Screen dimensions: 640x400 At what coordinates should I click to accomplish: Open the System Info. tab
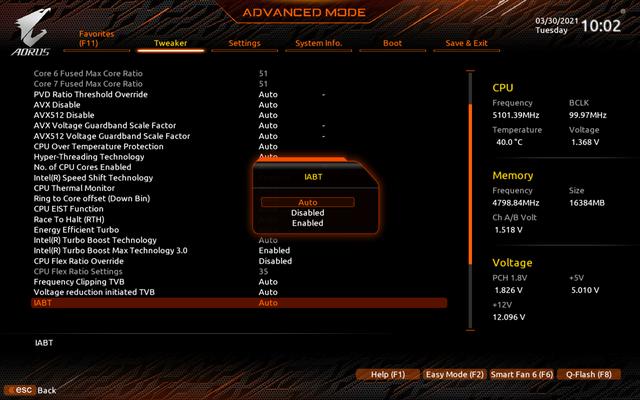tap(319, 44)
